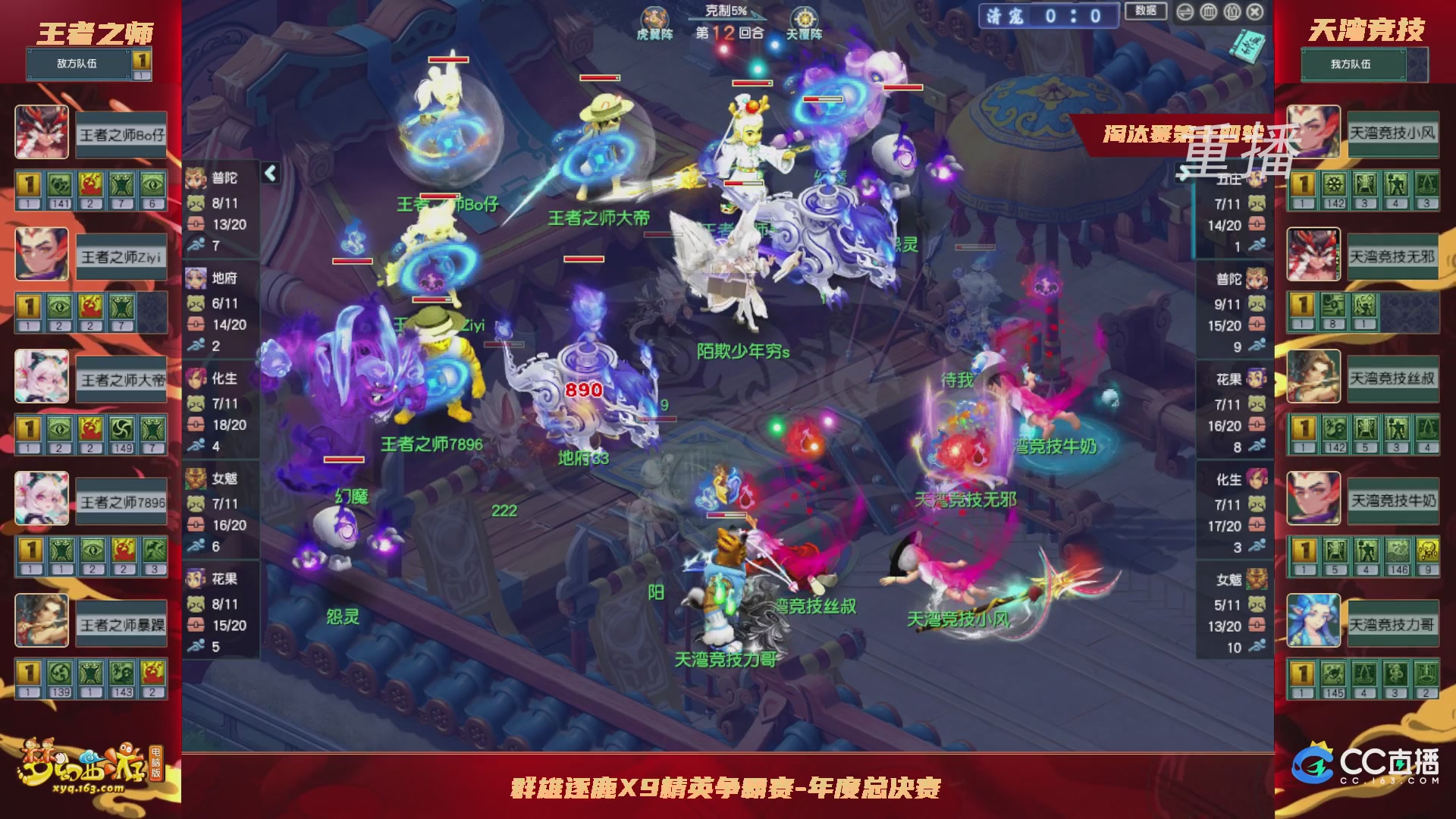Image resolution: width=1456 pixels, height=819 pixels.
Task: Click the exit battle X icon
Action: click(1254, 11)
